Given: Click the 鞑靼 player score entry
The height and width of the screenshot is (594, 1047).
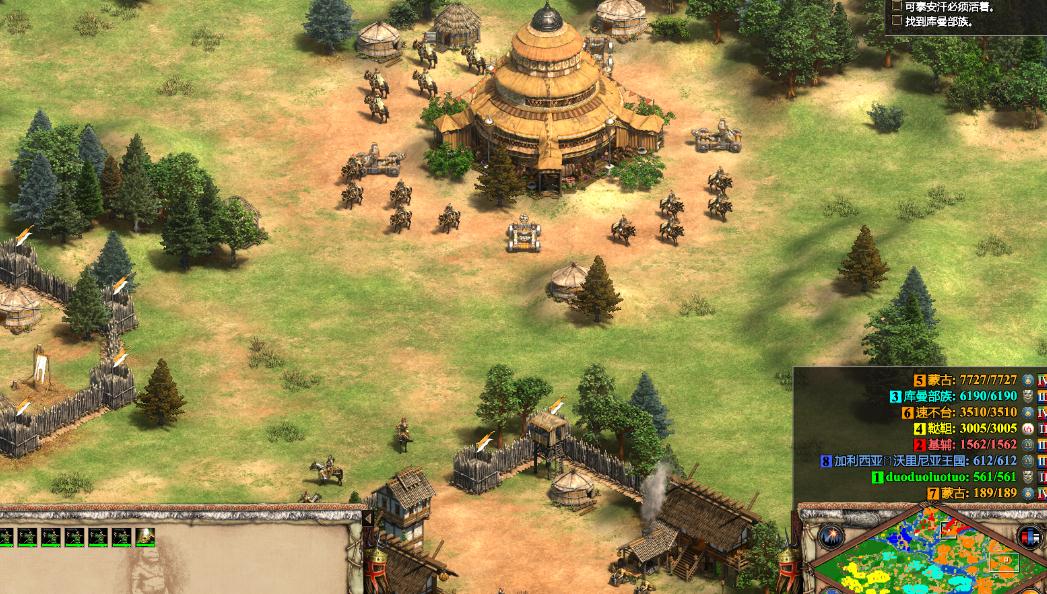Looking at the screenshot, I should (x=959, y=428).
